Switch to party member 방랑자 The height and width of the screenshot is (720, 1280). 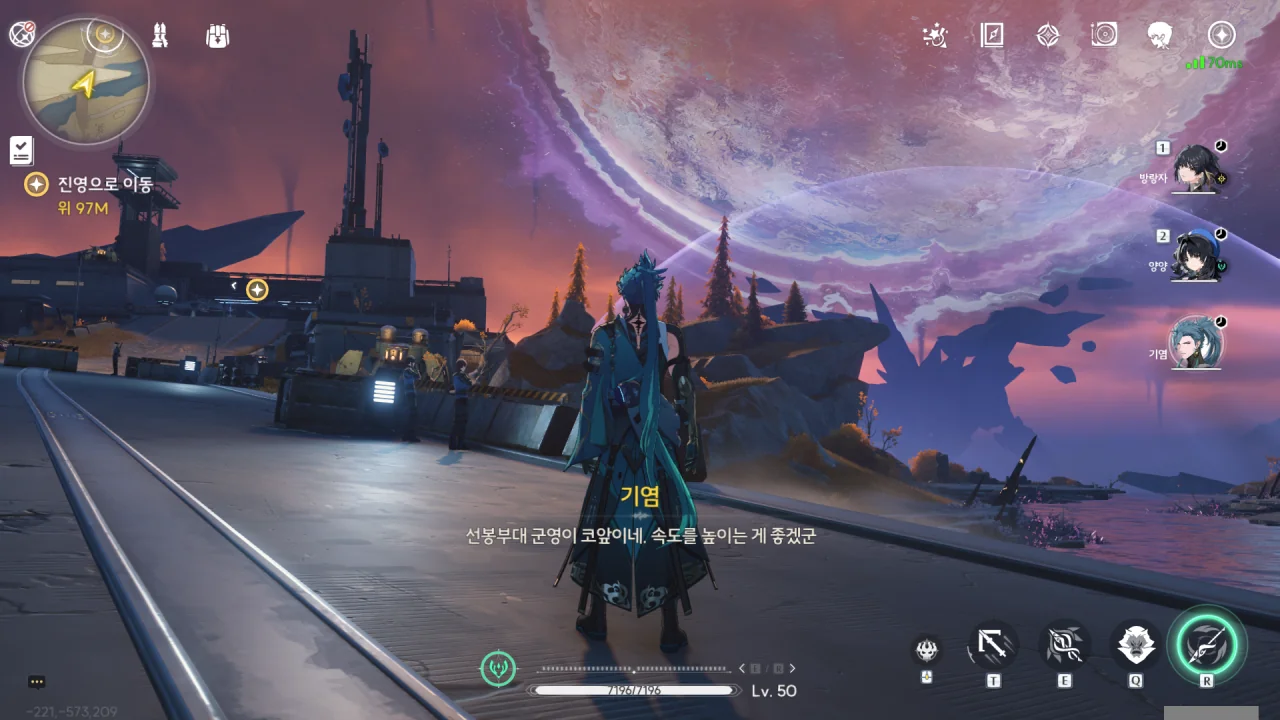(1195, 168)
